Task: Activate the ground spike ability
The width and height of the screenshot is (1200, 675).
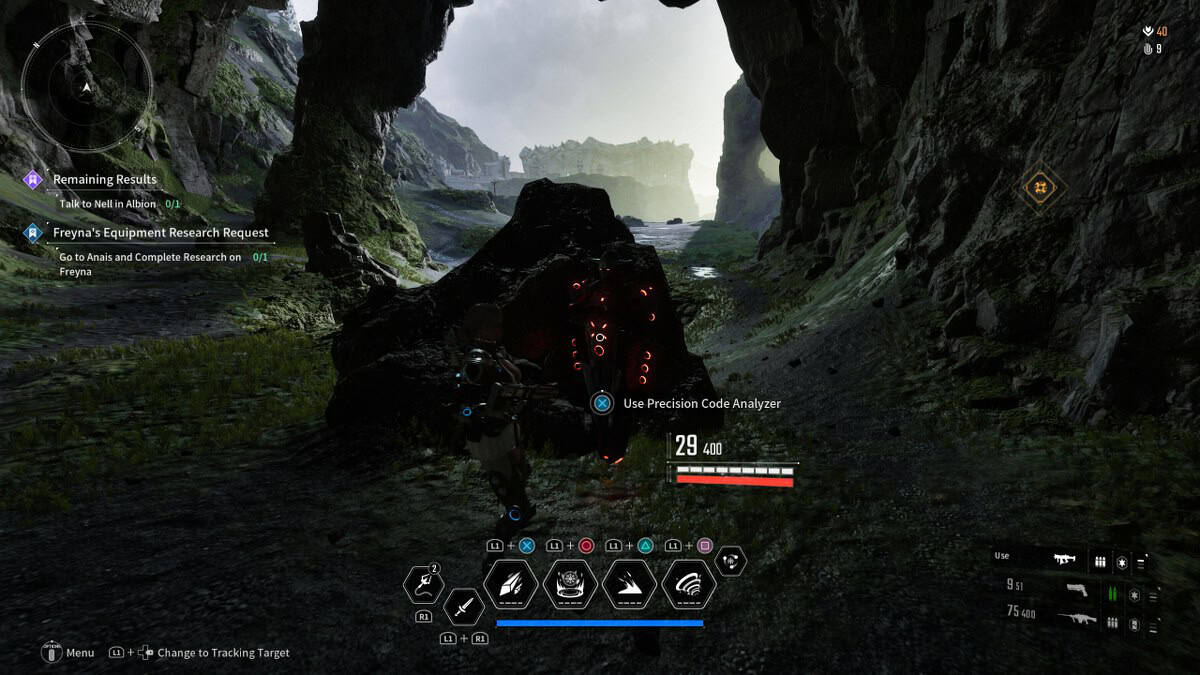Action: click(629, 585)
